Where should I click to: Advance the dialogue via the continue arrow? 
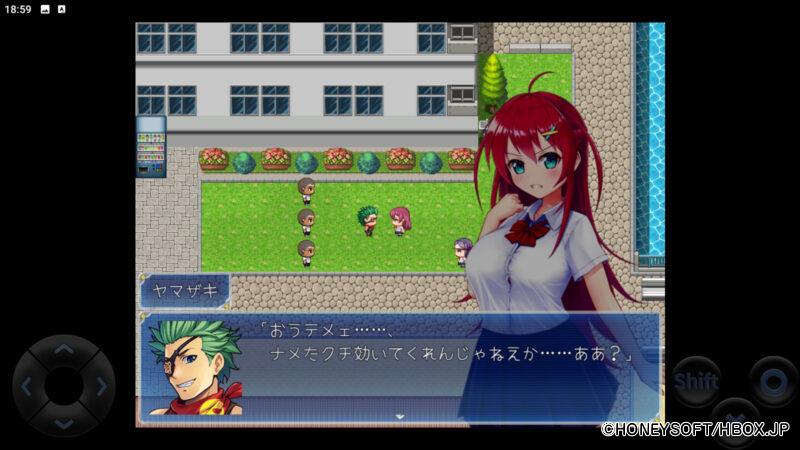coord(399,416)
